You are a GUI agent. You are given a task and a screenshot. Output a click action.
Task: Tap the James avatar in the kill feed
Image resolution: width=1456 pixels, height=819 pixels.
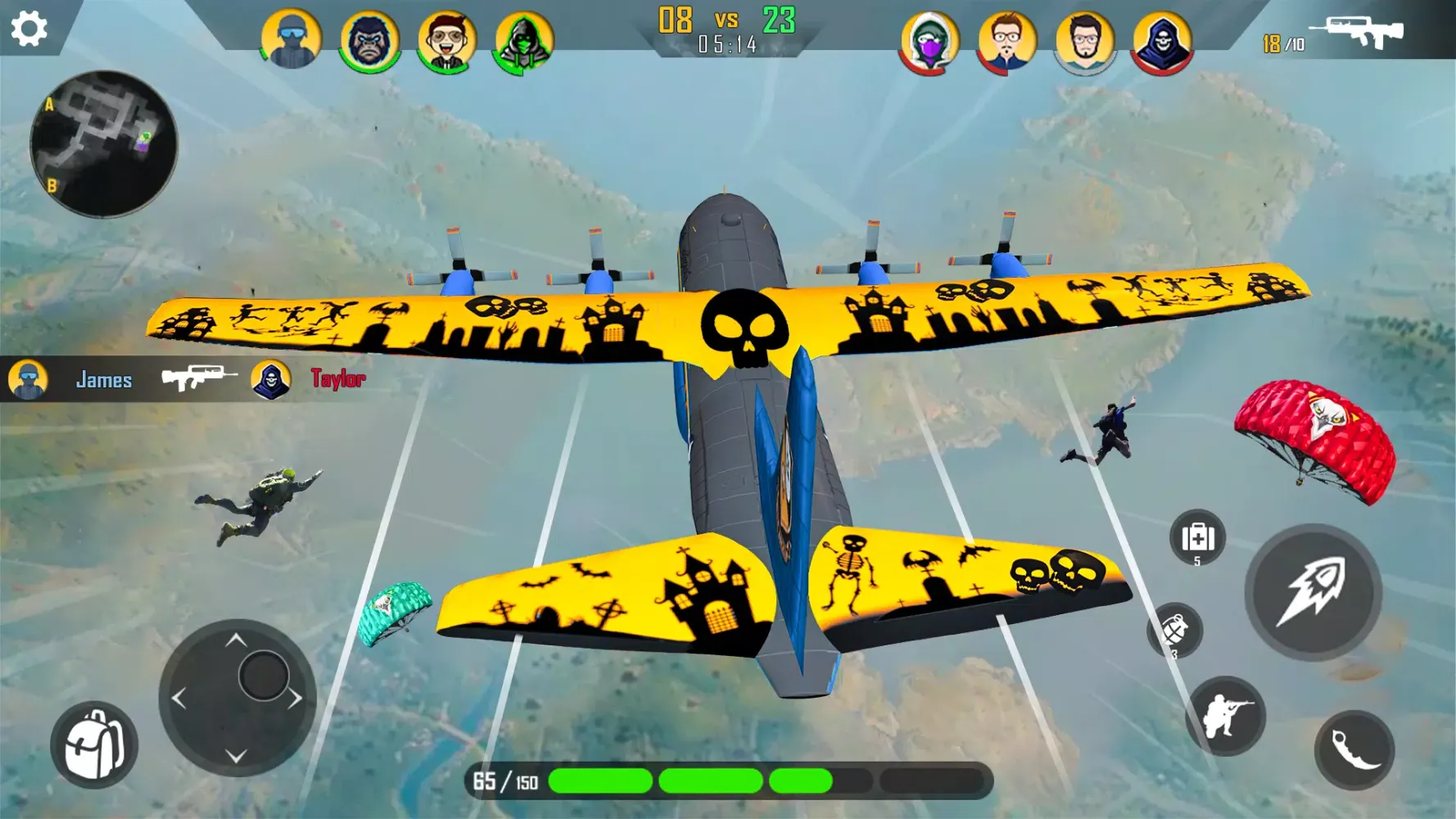click(x=29, y=379)
